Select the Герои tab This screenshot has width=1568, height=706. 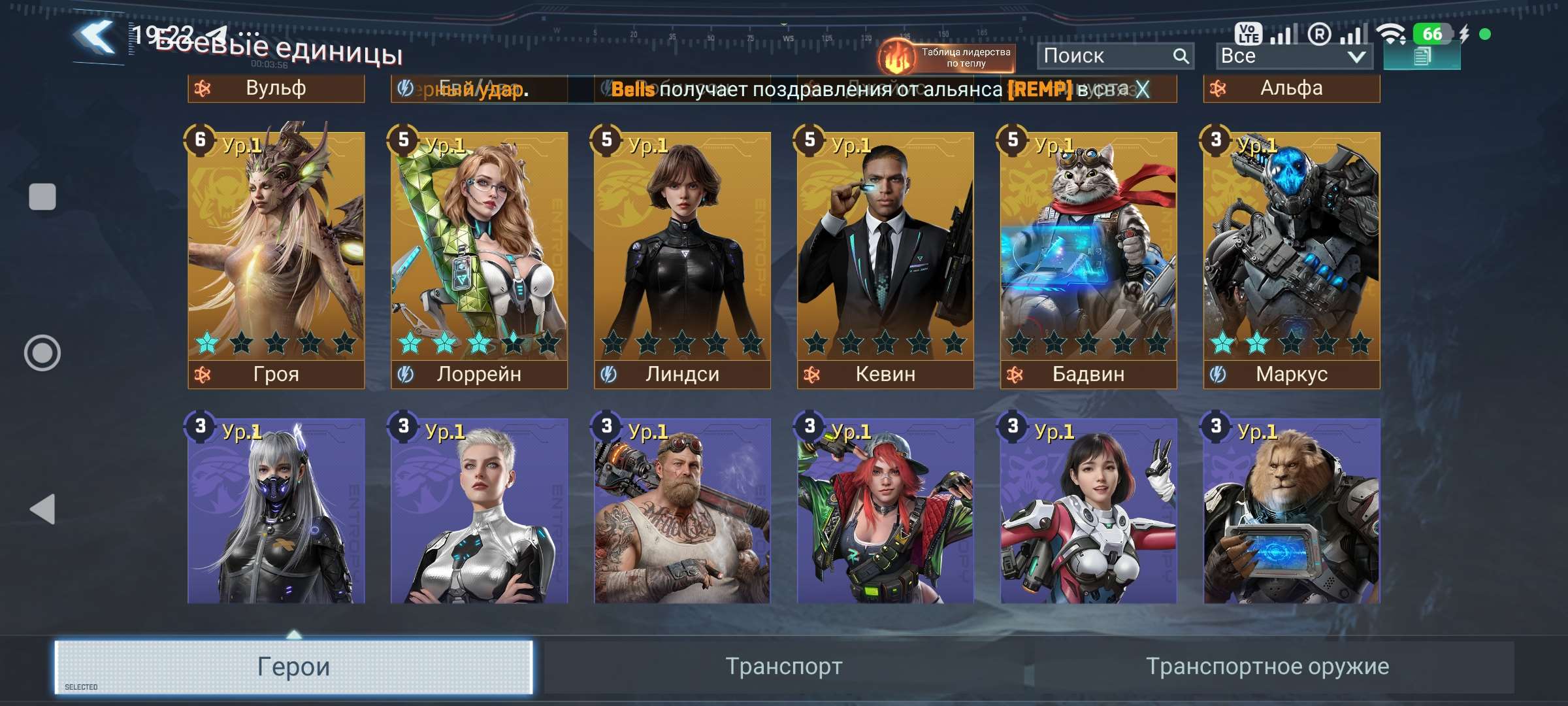[x=294, y=667]
